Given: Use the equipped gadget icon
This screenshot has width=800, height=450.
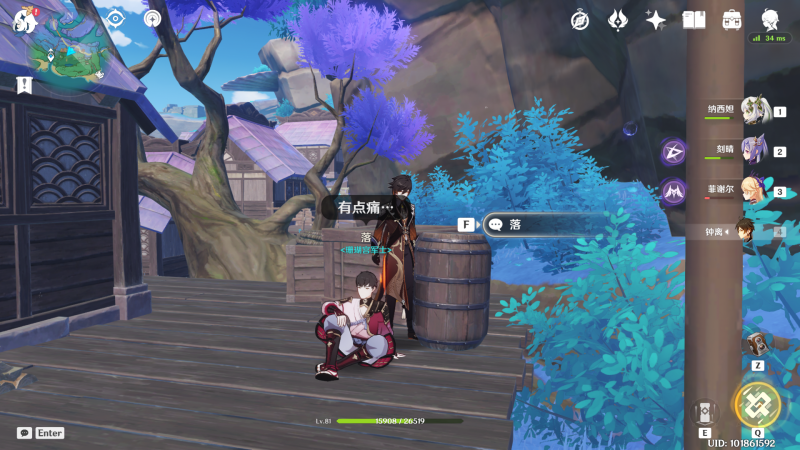Looking at the screenshot, I should point(757,343).
